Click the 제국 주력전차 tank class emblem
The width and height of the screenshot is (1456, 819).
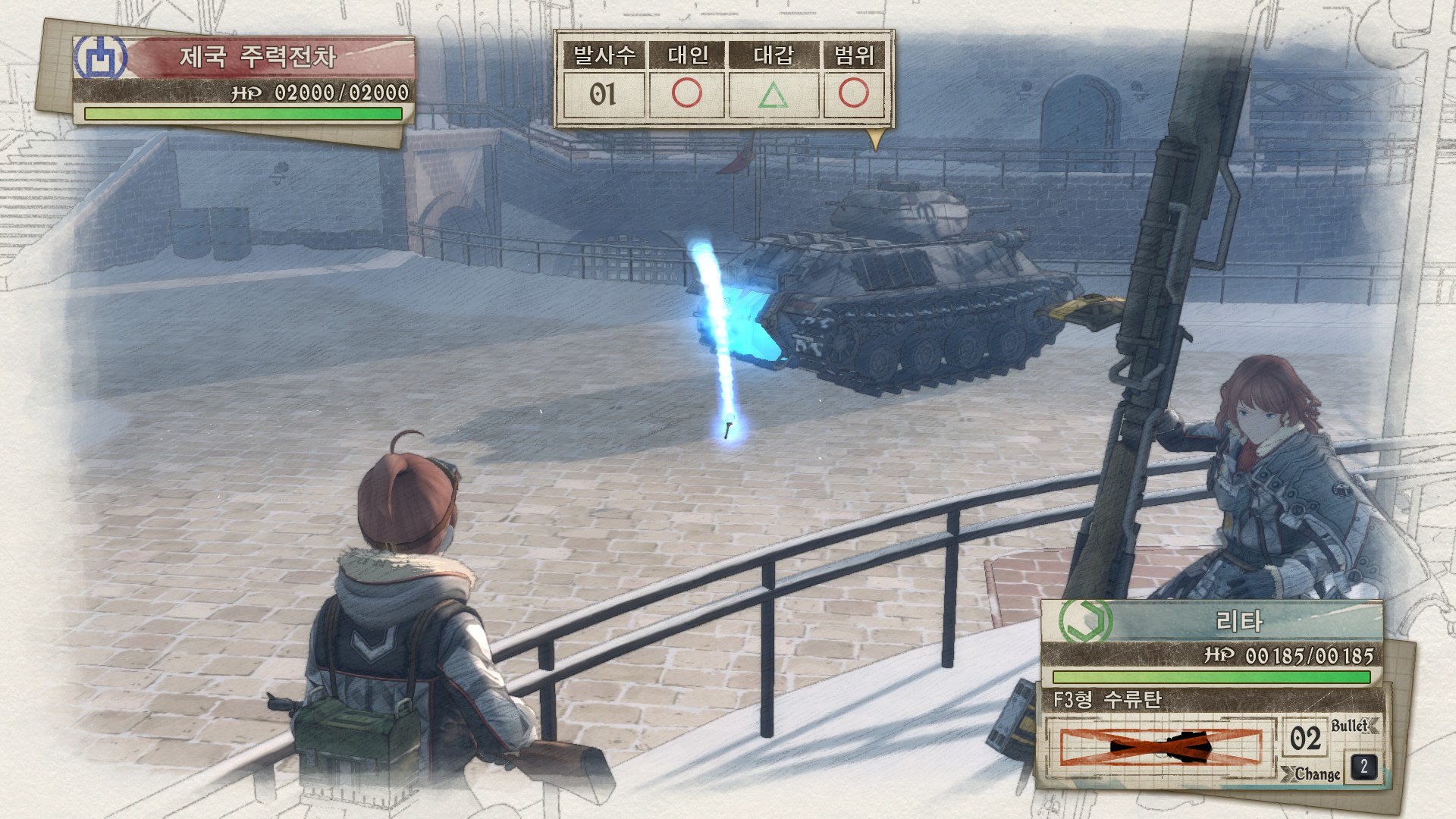[x=99, y=58]
